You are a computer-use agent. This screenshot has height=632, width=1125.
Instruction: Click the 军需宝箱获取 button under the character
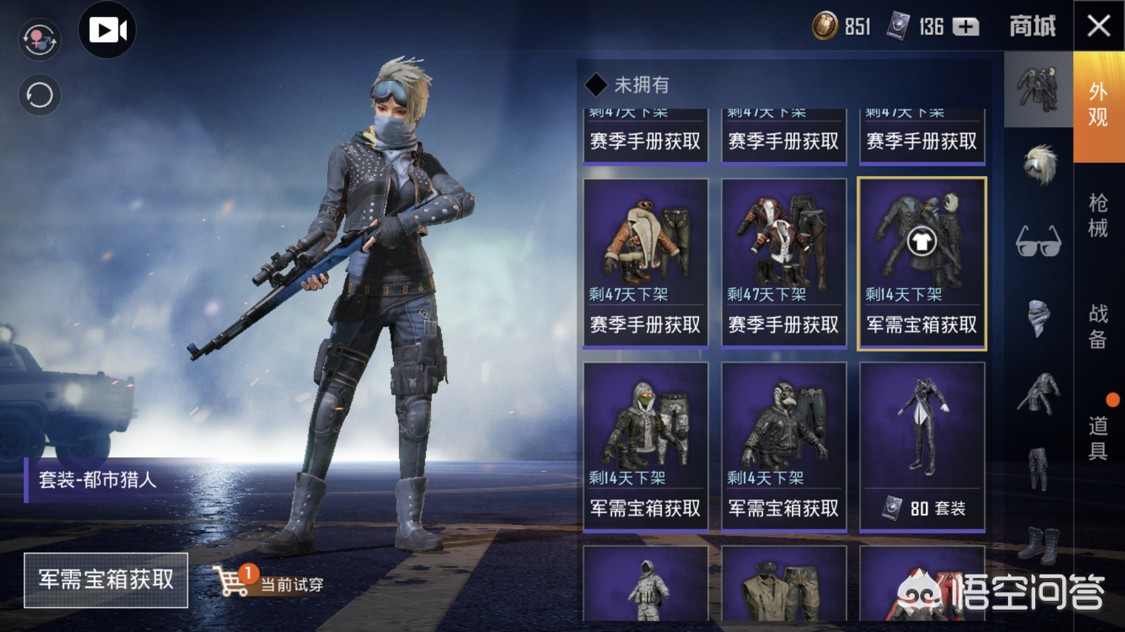[x=106, y=580]
